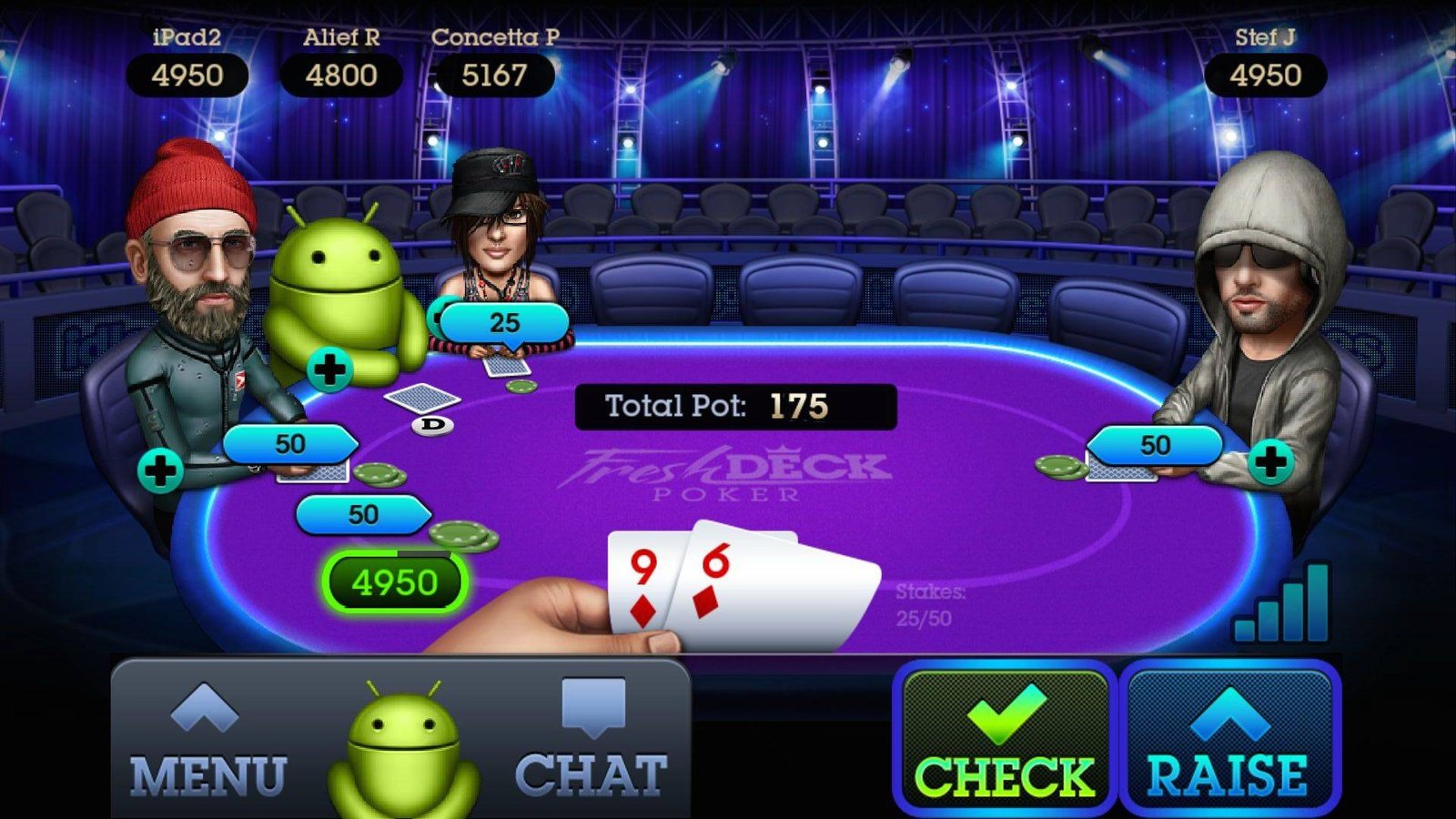Add iPad2 player with plus icon
The image size is (1456, 819).
coord(161,471)
